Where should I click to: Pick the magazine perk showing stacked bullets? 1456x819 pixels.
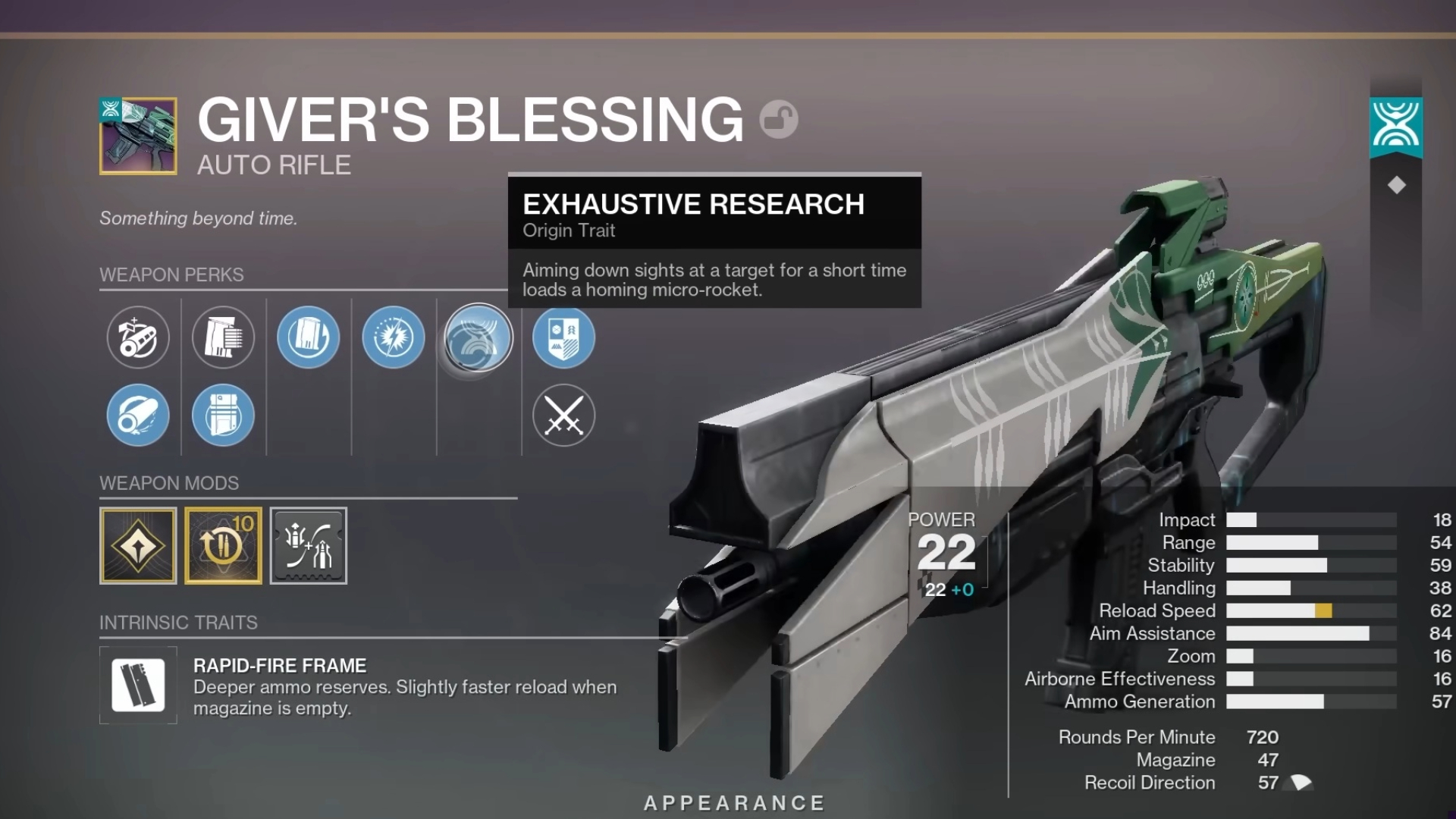(223, 337)
